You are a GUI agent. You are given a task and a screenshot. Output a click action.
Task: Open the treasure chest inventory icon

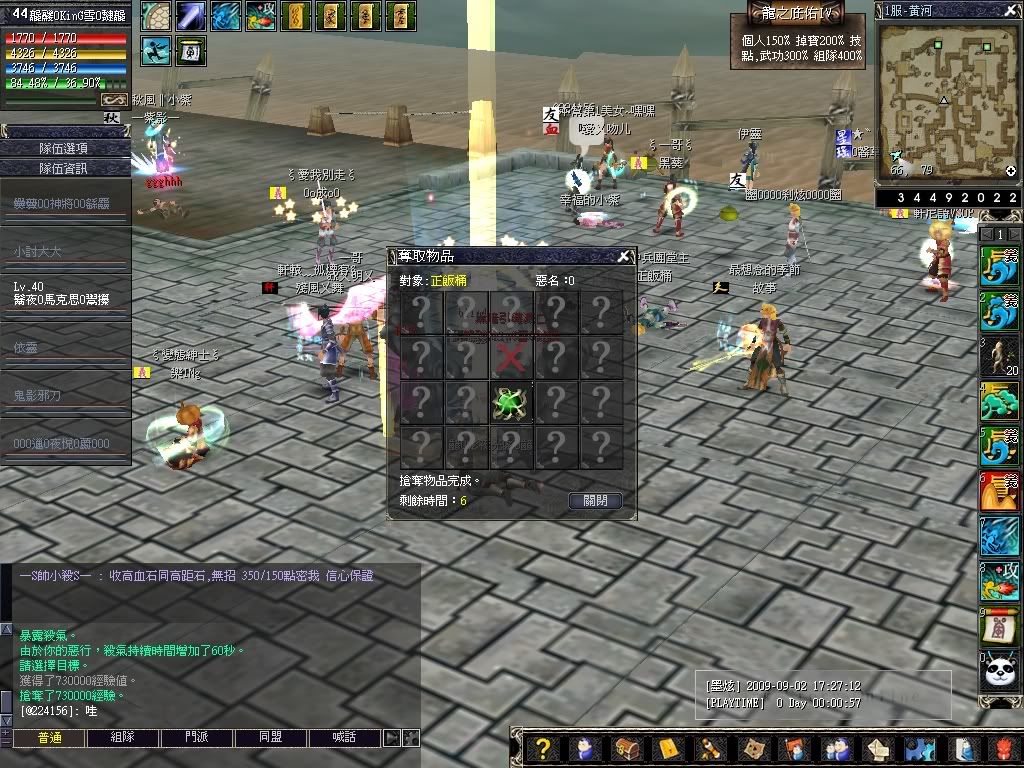click(x=627, y=748)
